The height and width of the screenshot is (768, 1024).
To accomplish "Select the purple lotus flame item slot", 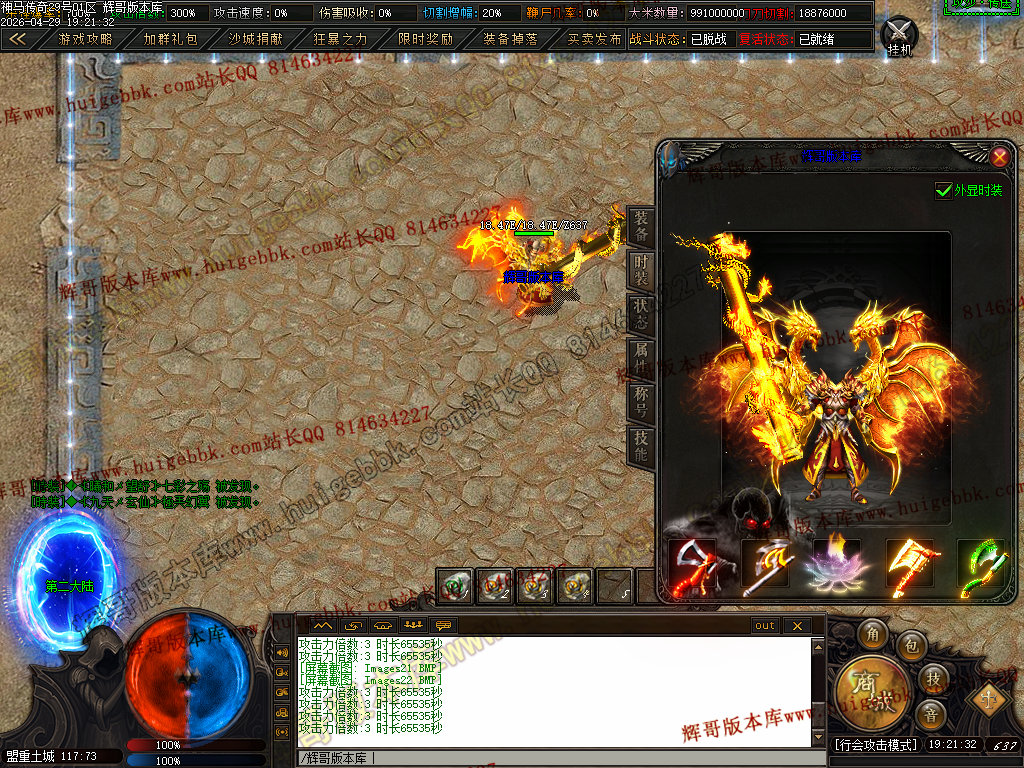I will 838,563.
